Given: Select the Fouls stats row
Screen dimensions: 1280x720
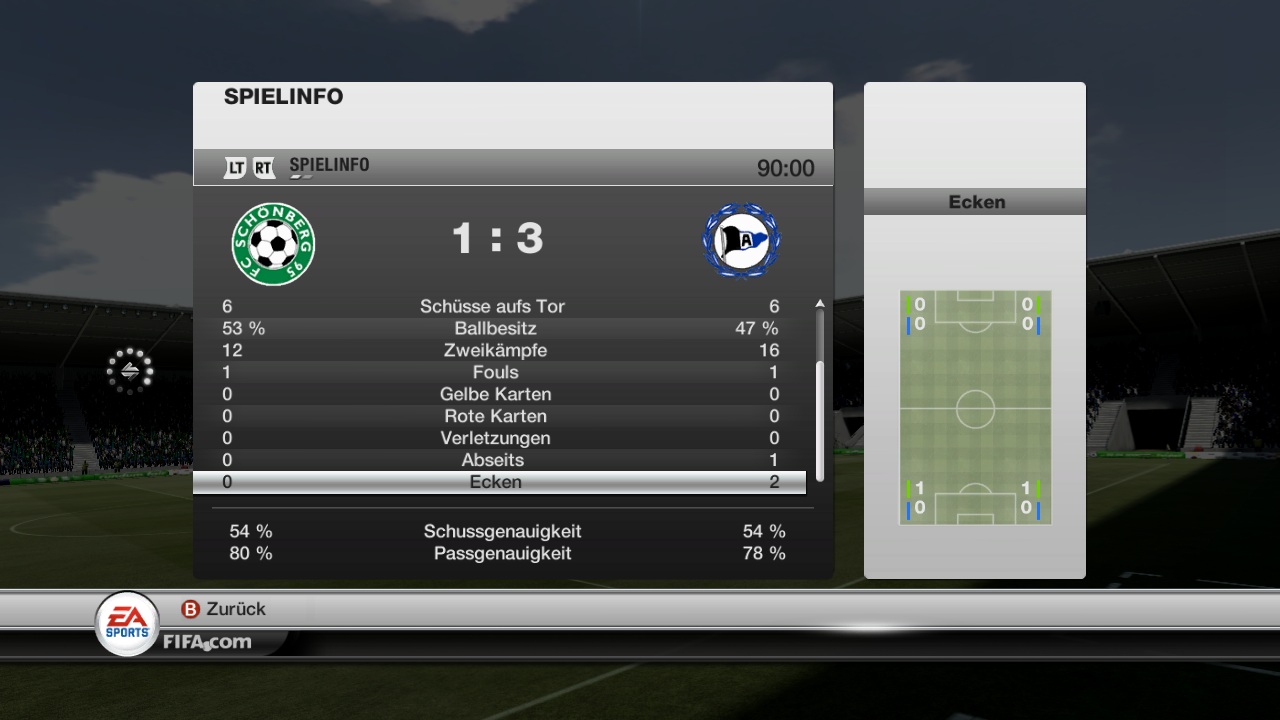Looking at the screenshot, I should pos(497,372).
